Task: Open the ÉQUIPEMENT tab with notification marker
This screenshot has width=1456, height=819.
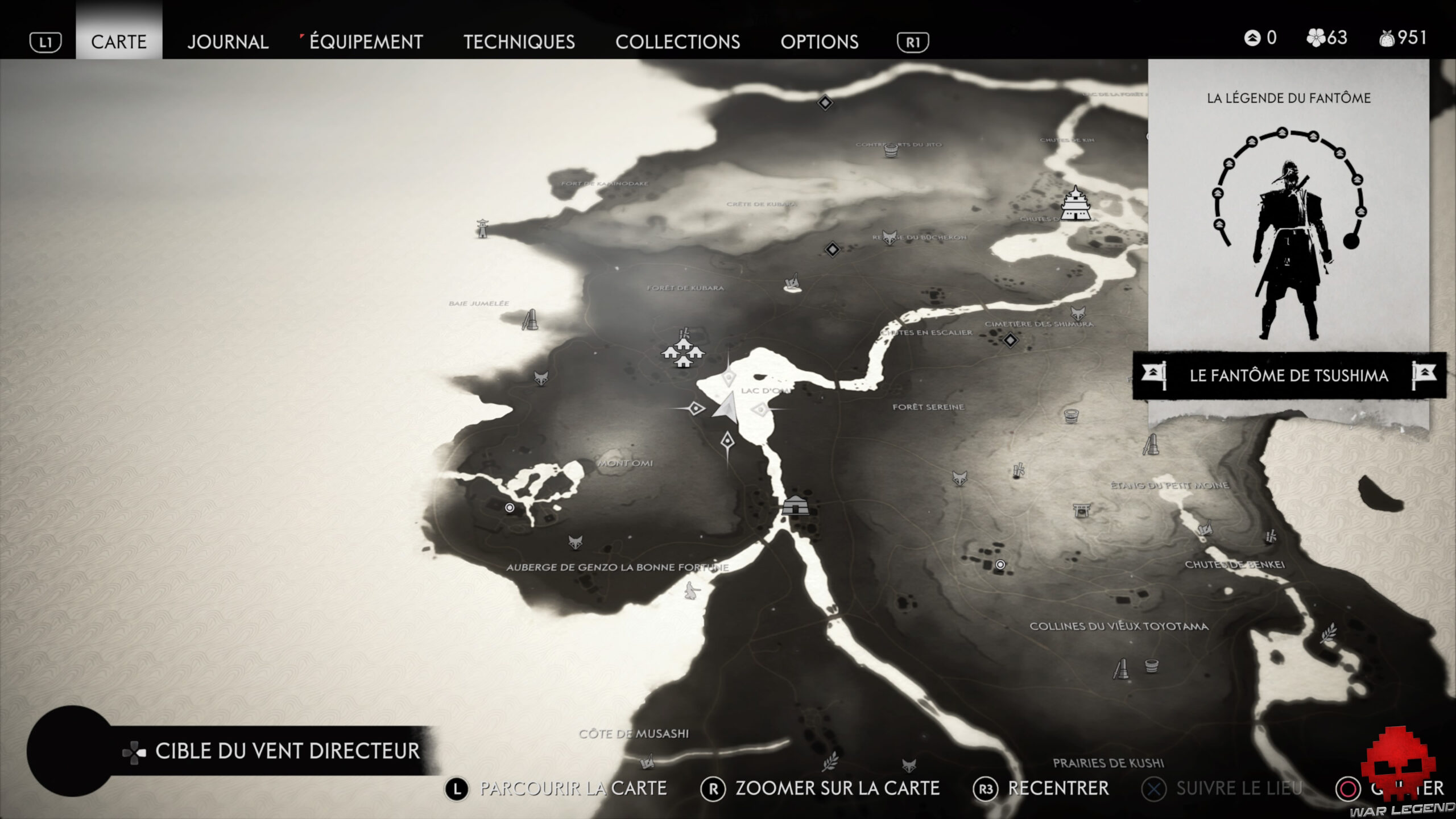Action: (364, 42)
